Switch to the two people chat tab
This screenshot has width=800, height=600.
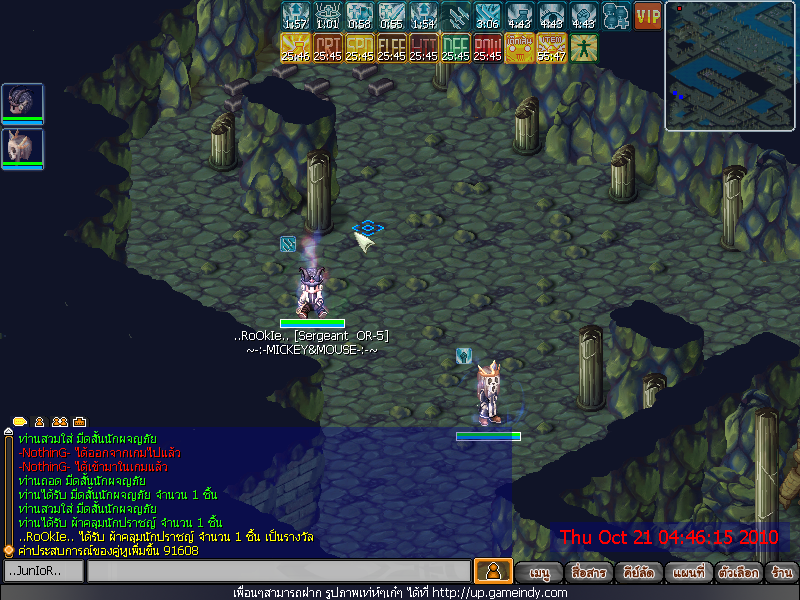(x=59, y=422)
